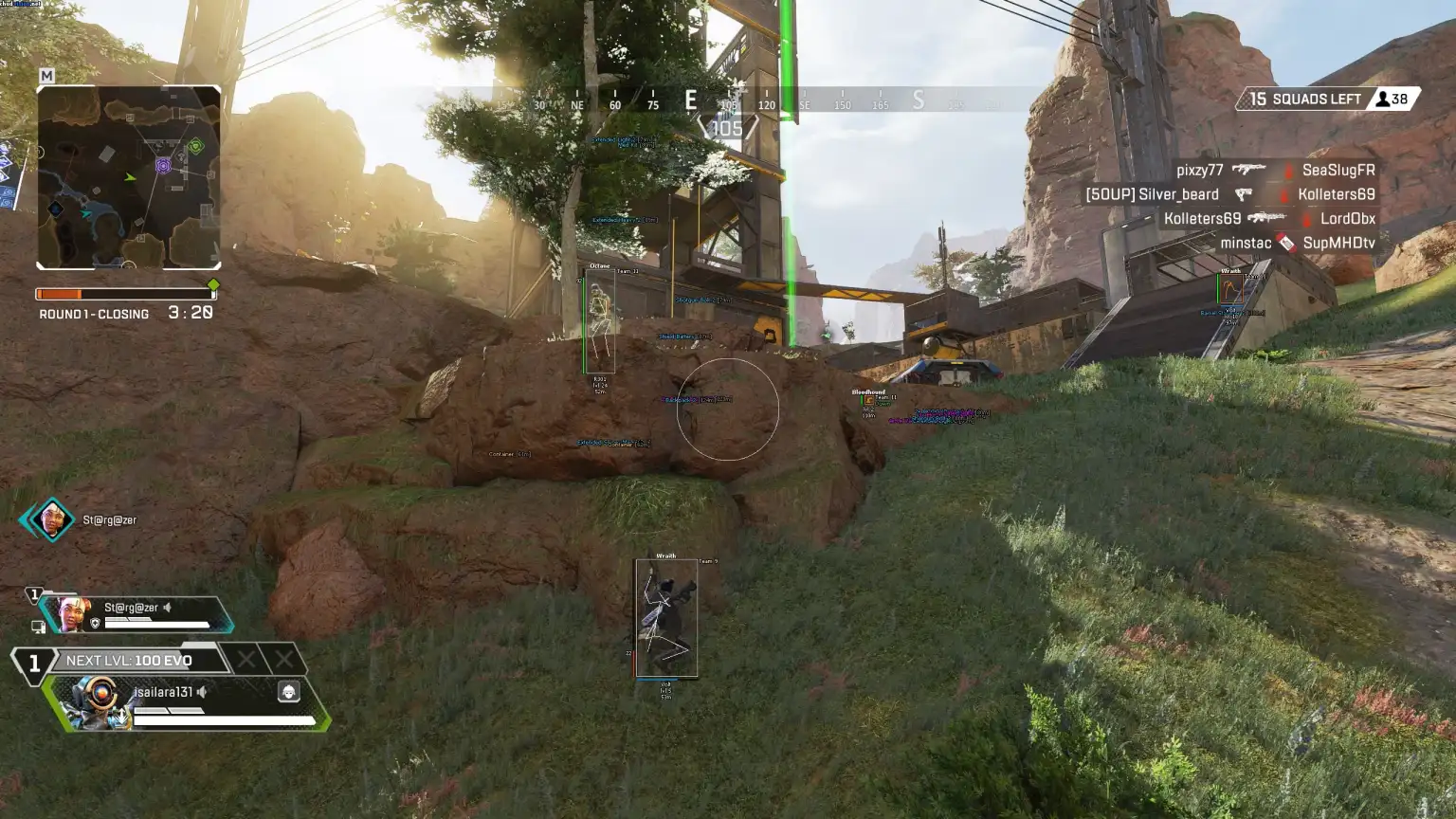Select the purple ping marker on minimap

coord(163,167)
